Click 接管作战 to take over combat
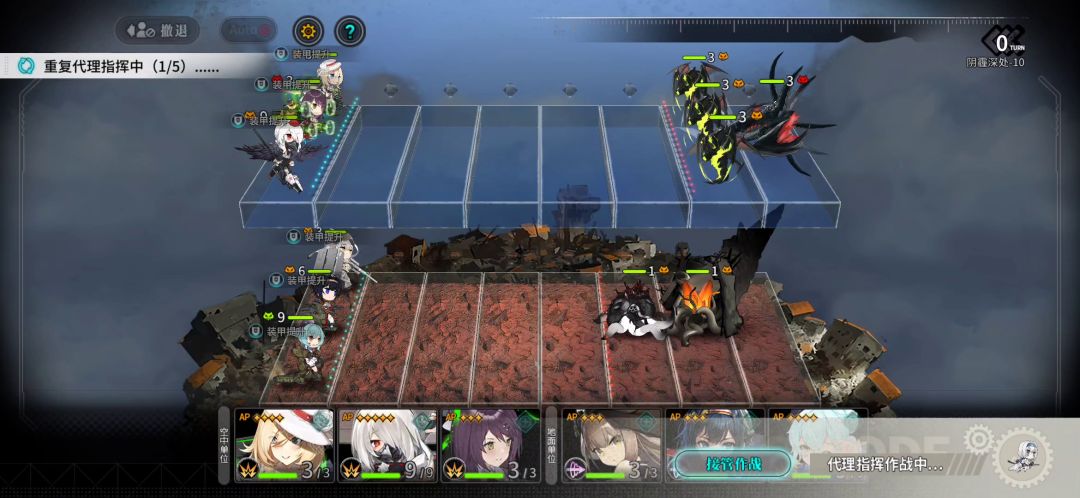 733,464
